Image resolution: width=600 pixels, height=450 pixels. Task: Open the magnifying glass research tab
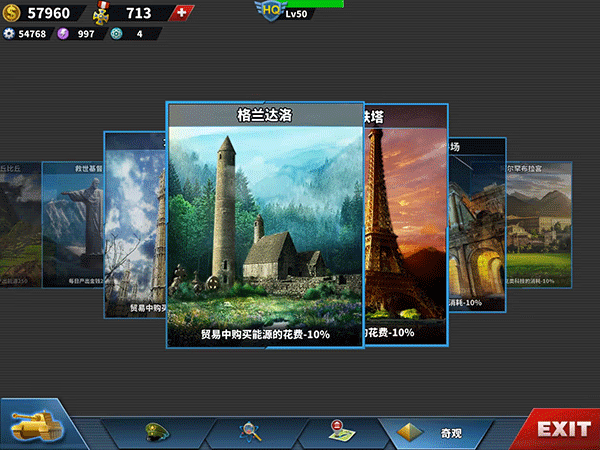[x=250, y=431]
